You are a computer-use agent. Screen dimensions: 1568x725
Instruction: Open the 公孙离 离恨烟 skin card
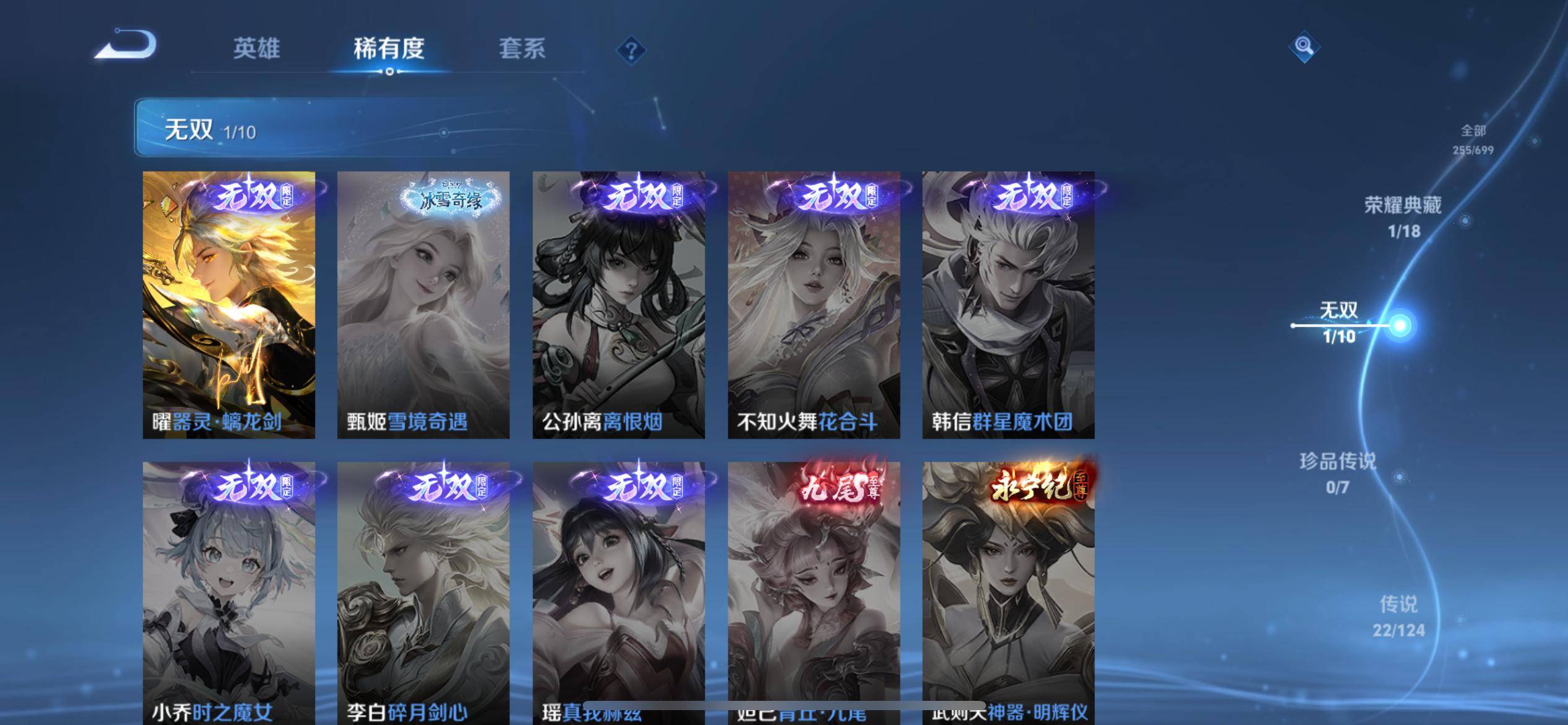click(618, 305)
